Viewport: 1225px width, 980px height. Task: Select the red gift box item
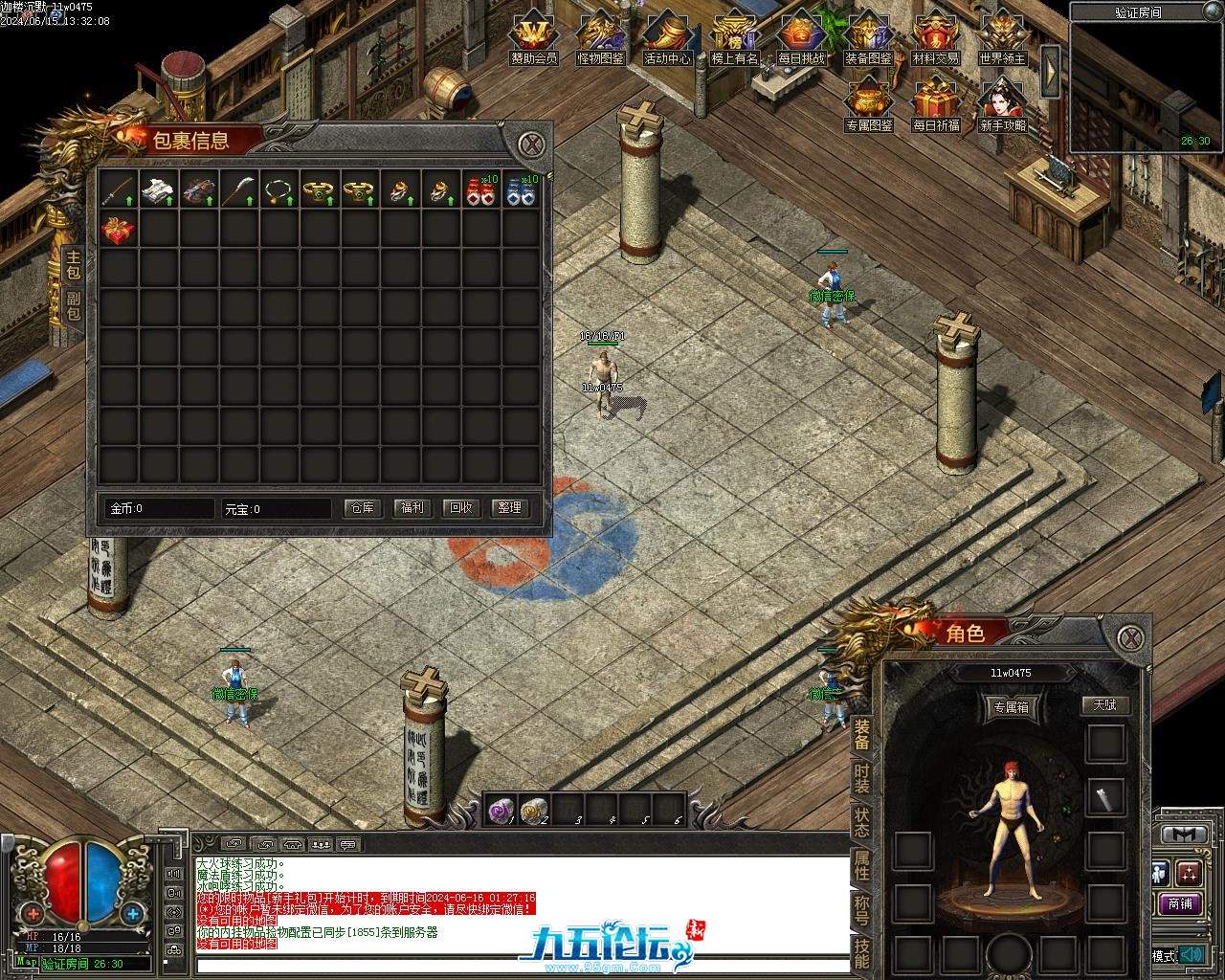(x=119, y=231)
